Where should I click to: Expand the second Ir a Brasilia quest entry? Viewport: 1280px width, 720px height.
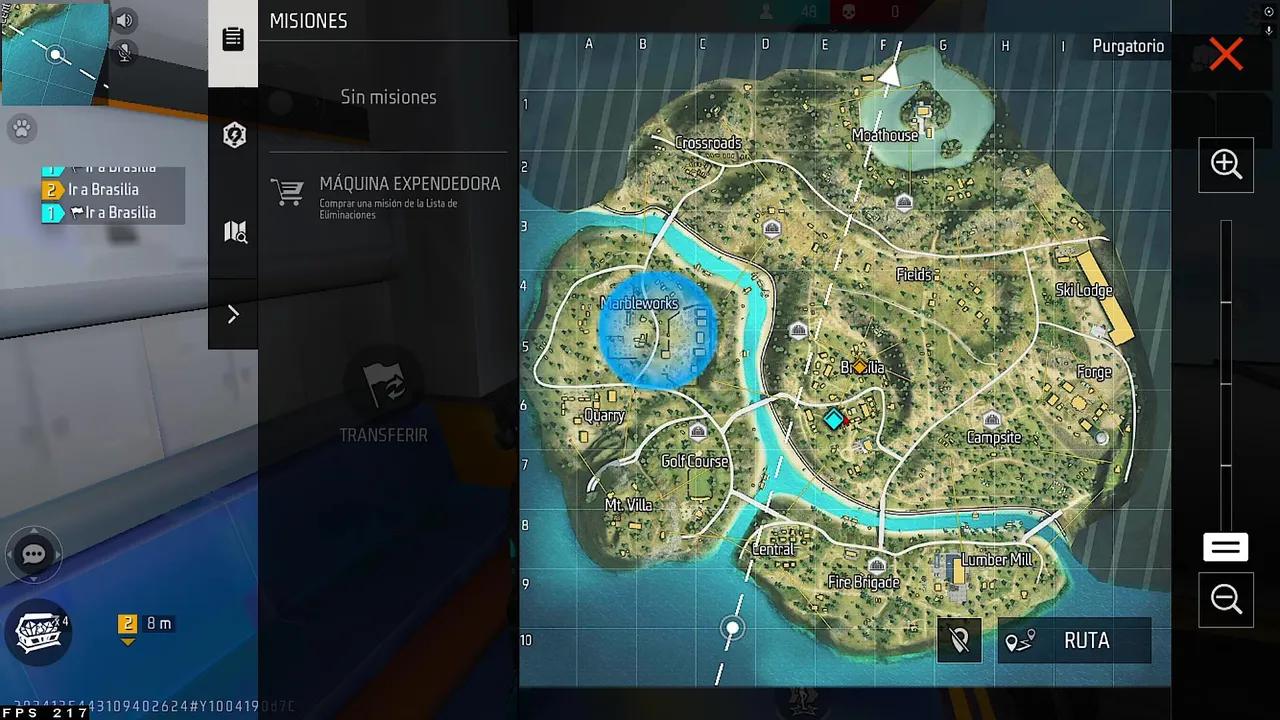(x=104, y=189)
